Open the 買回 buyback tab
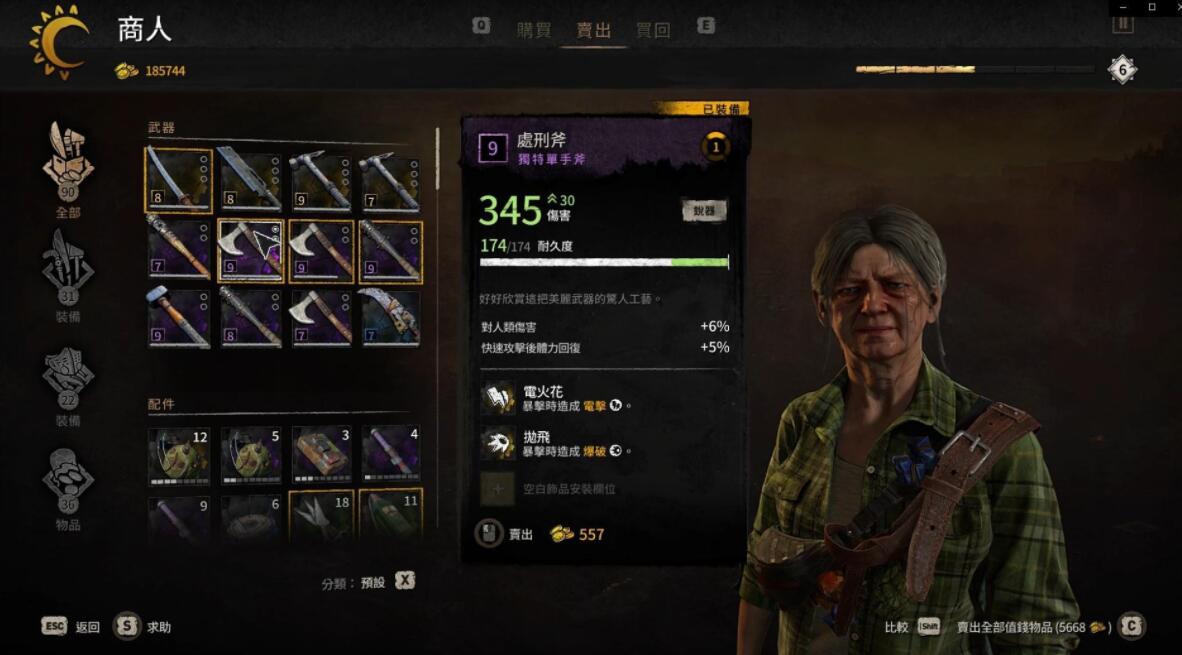Viewport: 1182px width, 655px height. tap(653, 30)
